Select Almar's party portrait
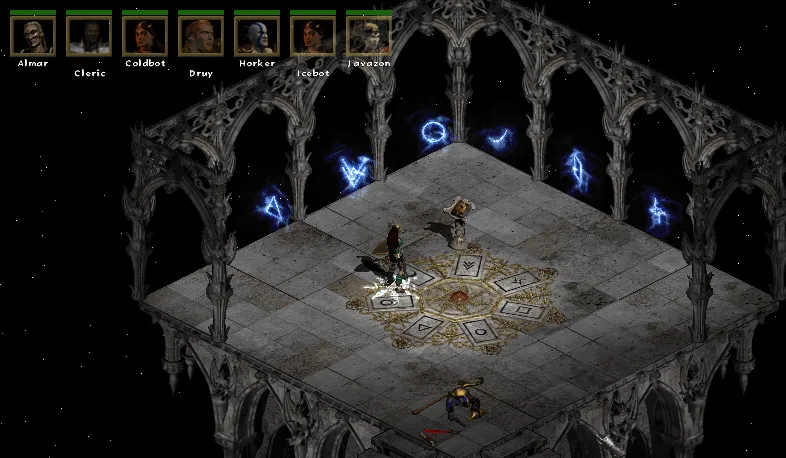 (x=32, y=35)
